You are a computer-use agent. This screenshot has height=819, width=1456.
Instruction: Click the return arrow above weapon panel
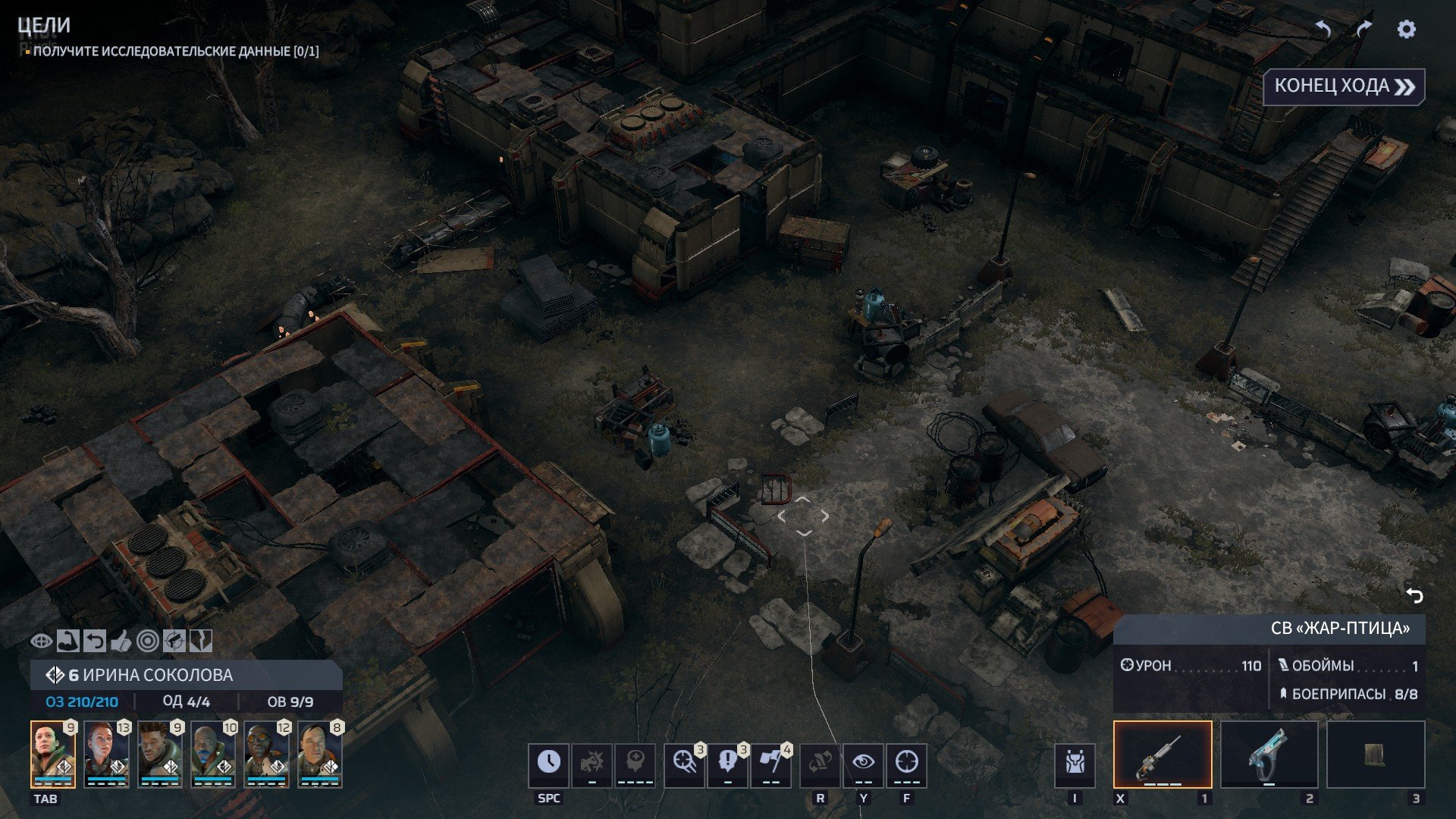1414,596
